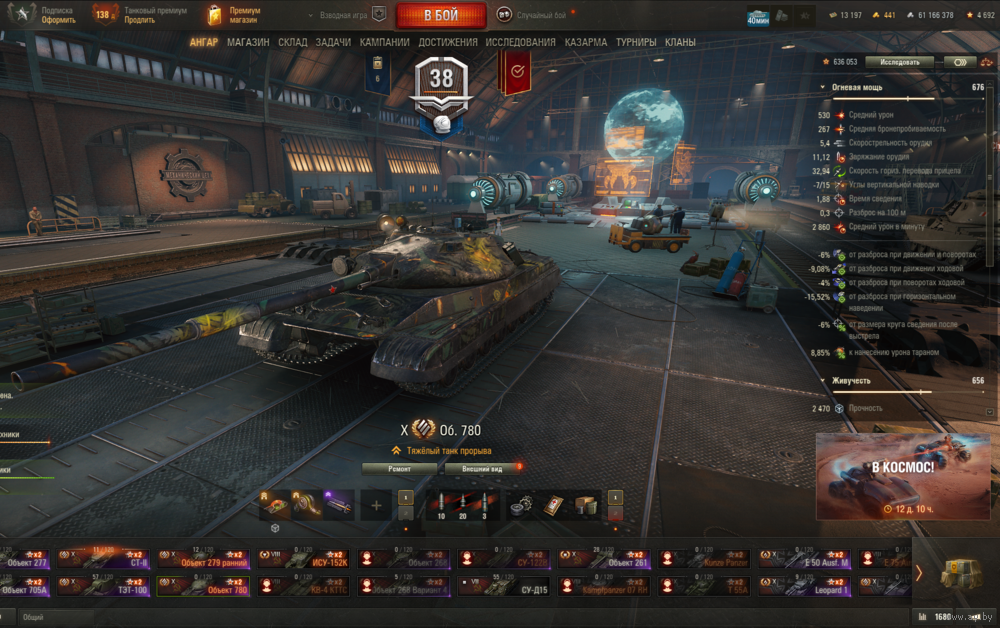Viewport: 1000px width, 628px height.
Task: Add equipment in the empty plus slot
Action: tap(376, 505)
